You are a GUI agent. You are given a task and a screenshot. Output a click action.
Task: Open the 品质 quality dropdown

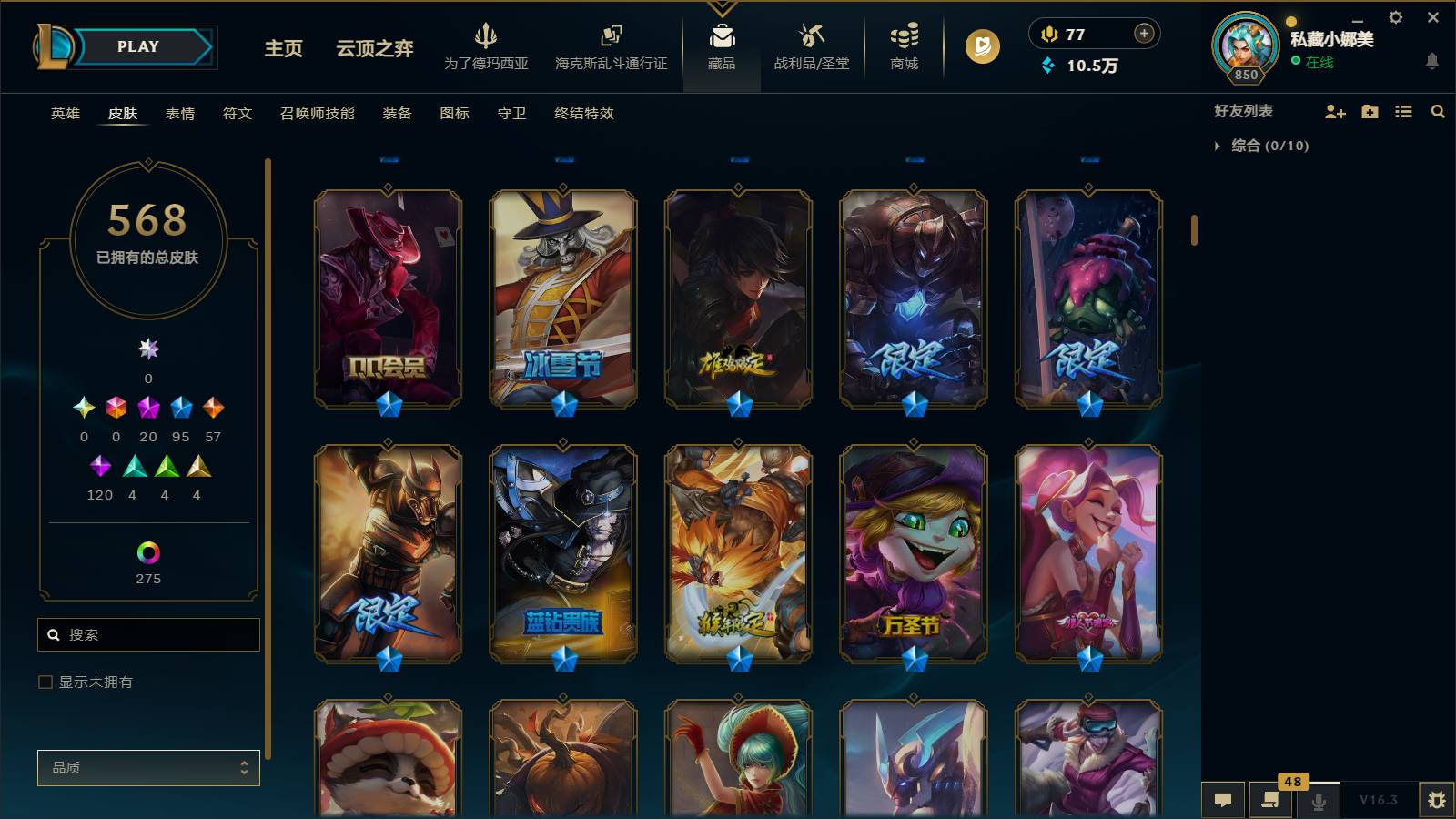(148, 767)
